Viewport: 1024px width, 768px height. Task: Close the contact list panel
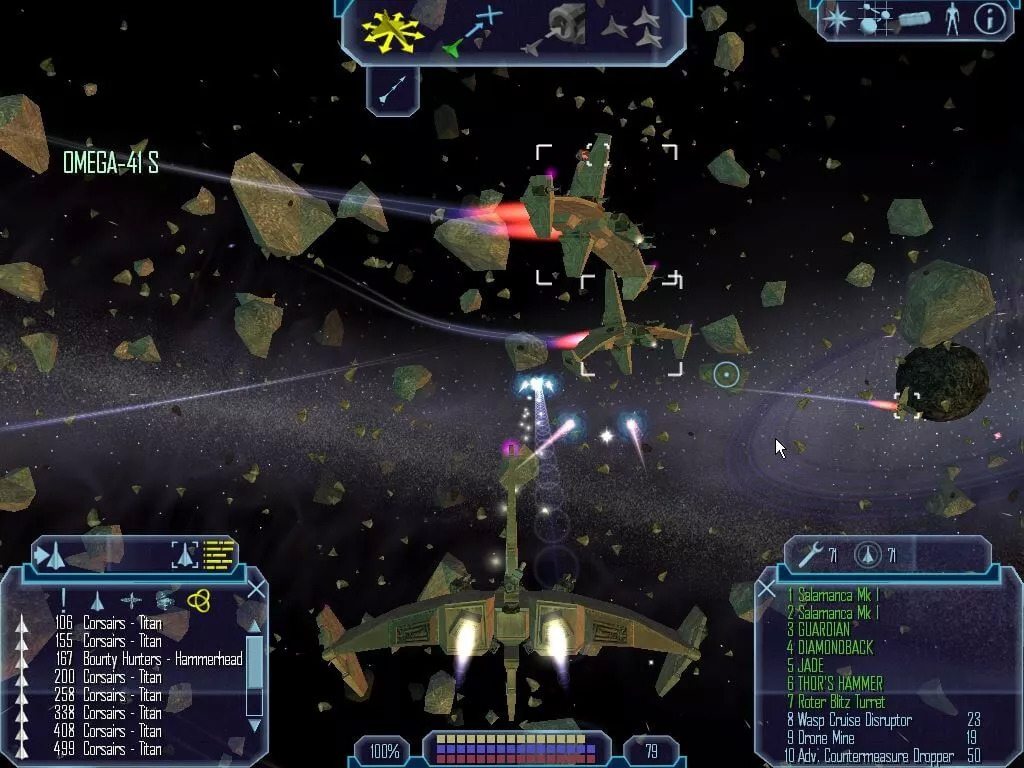256,590
